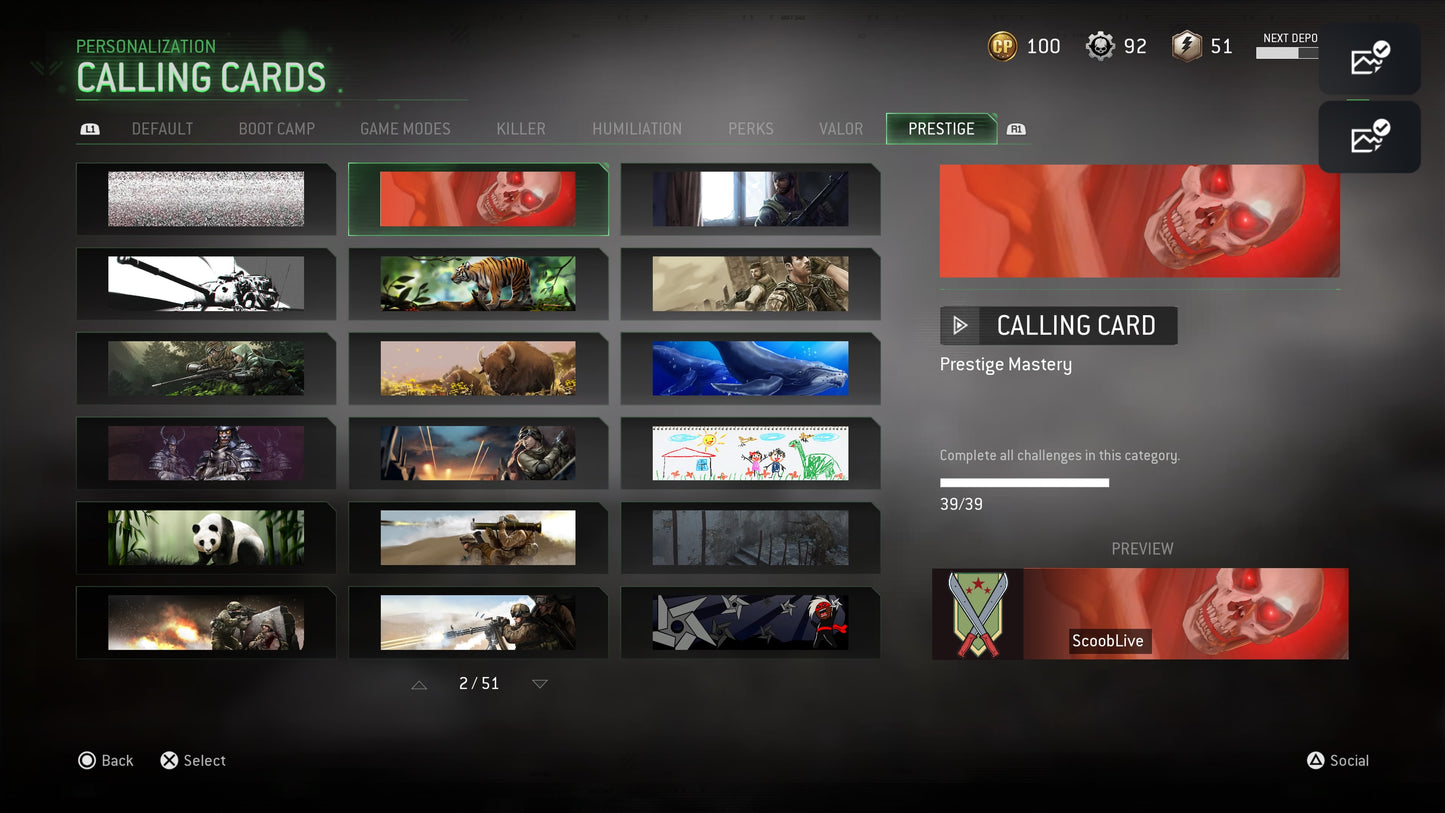Click the down page navigation arrow
Image resolution: width=1445 pixels, height=813 pixels.
coord(539,683)
